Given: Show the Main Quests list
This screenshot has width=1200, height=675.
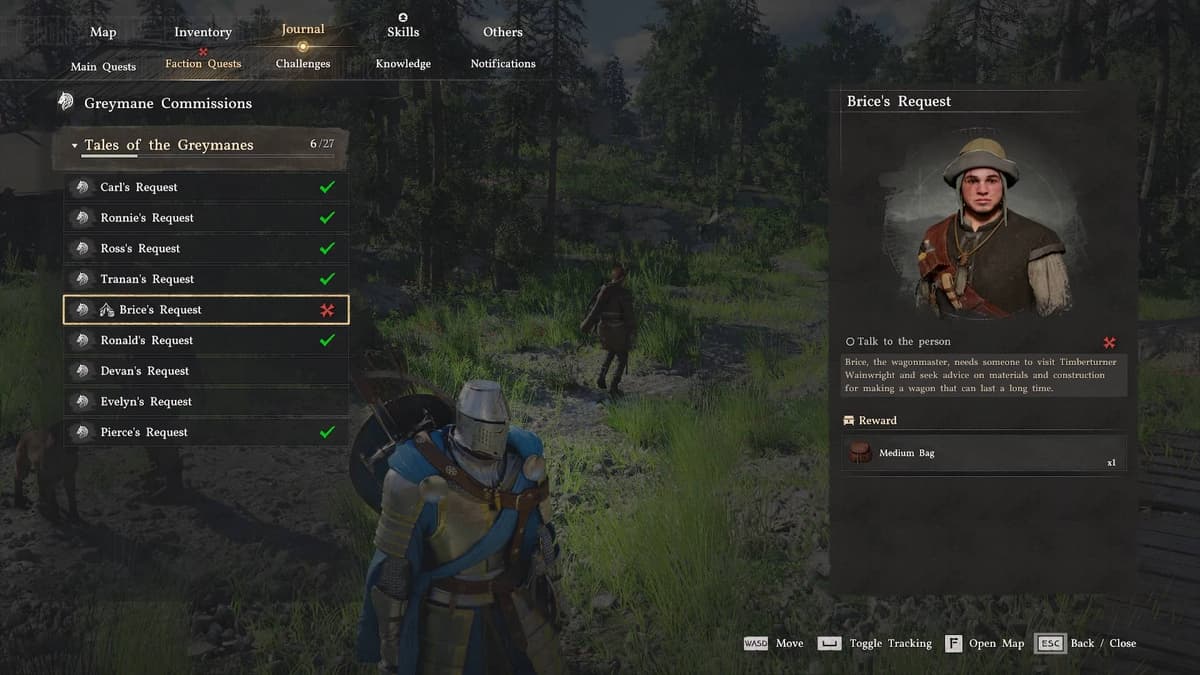Looking at the screenshot, I should point(103,67).
